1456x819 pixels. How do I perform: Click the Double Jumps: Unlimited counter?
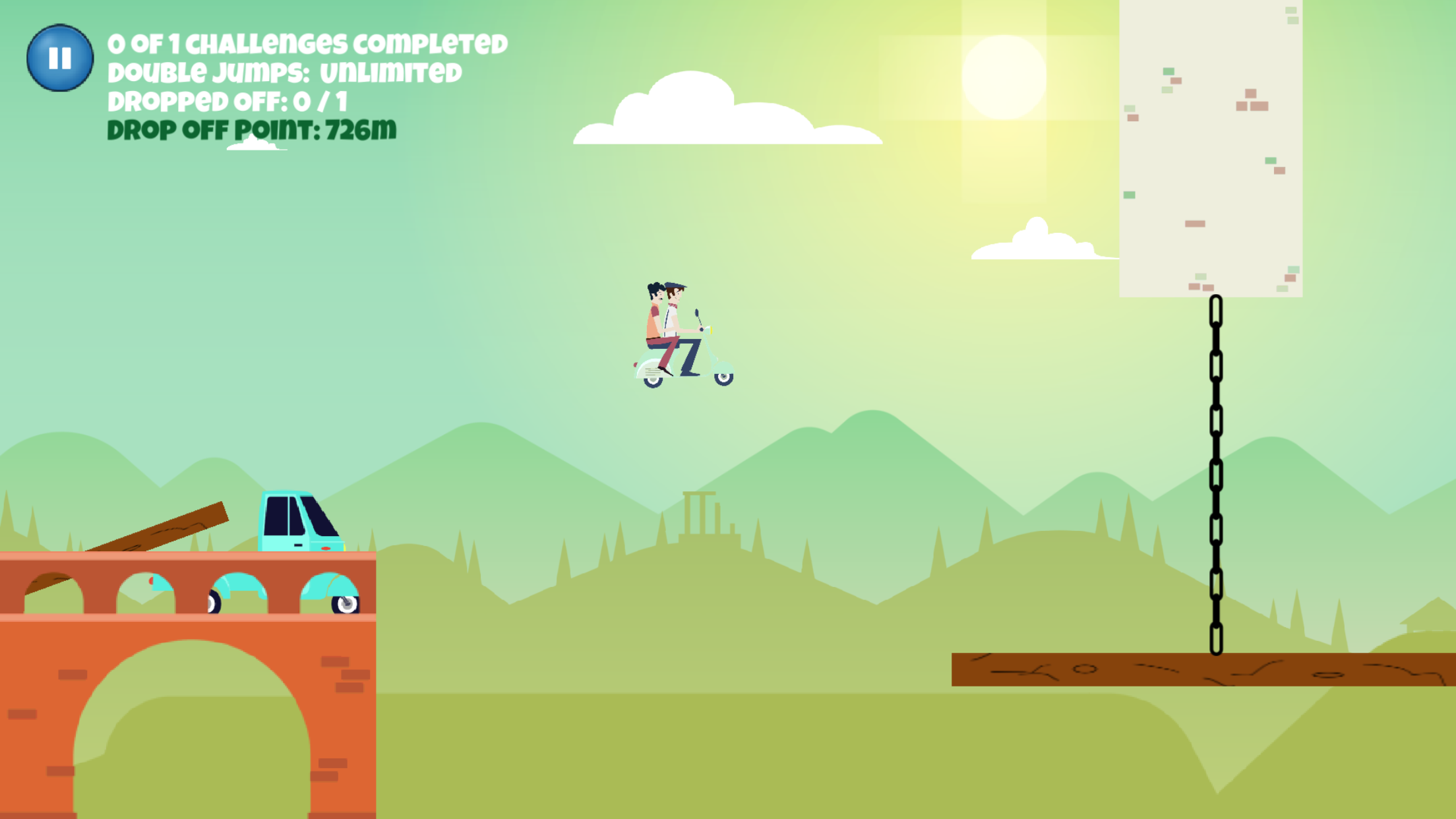pos(284,73)
